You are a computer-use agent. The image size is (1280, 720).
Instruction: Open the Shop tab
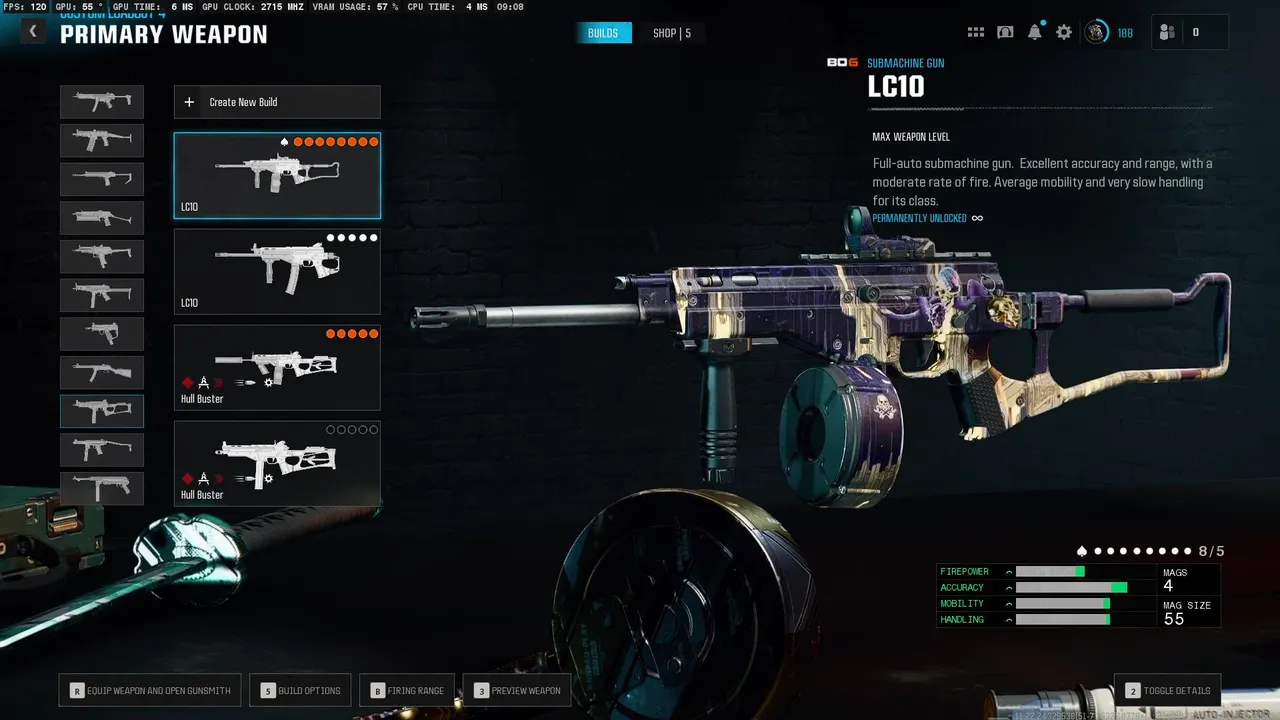[671, 33]
